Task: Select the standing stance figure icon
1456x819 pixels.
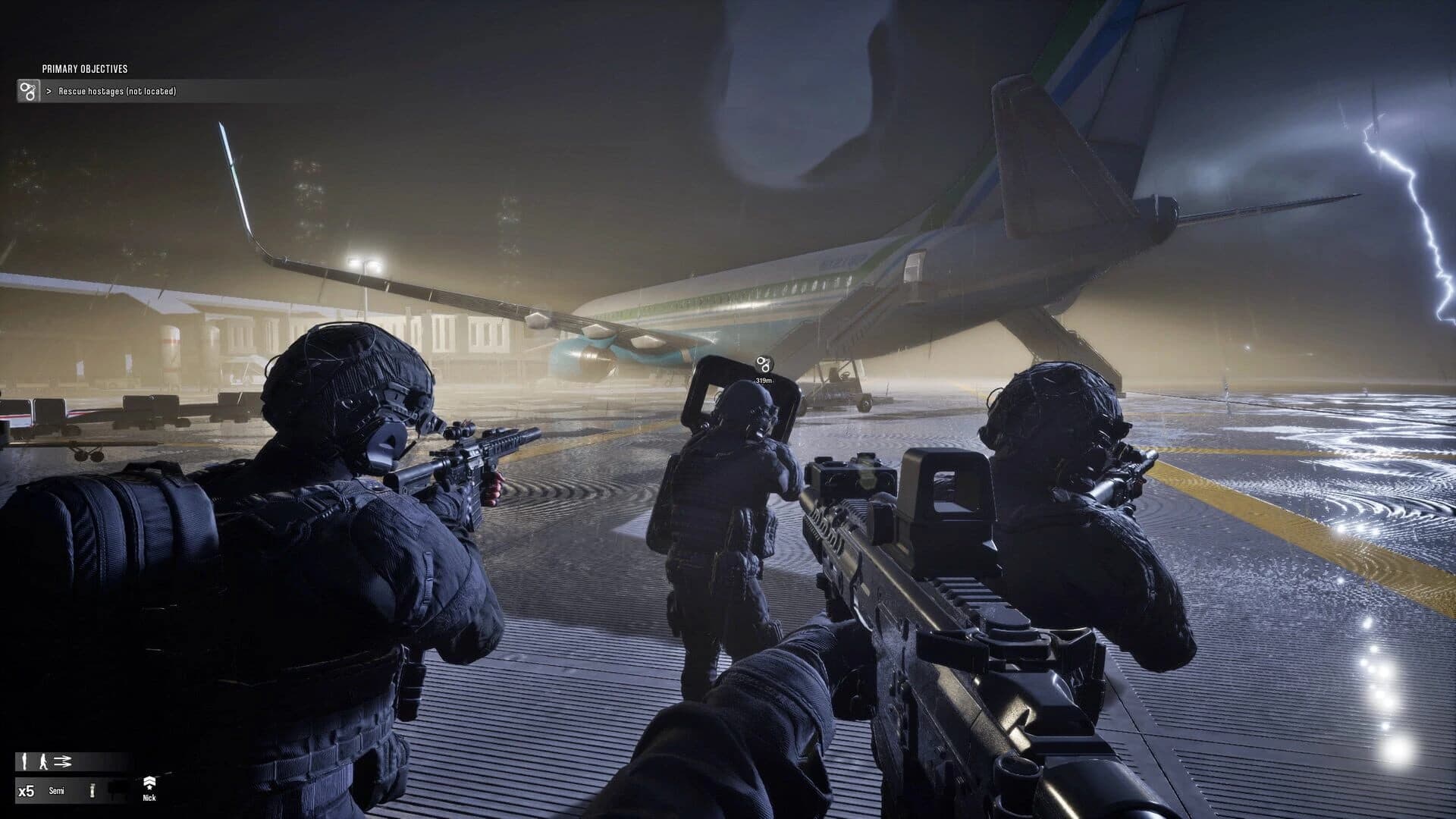Action: coord(24,760)
